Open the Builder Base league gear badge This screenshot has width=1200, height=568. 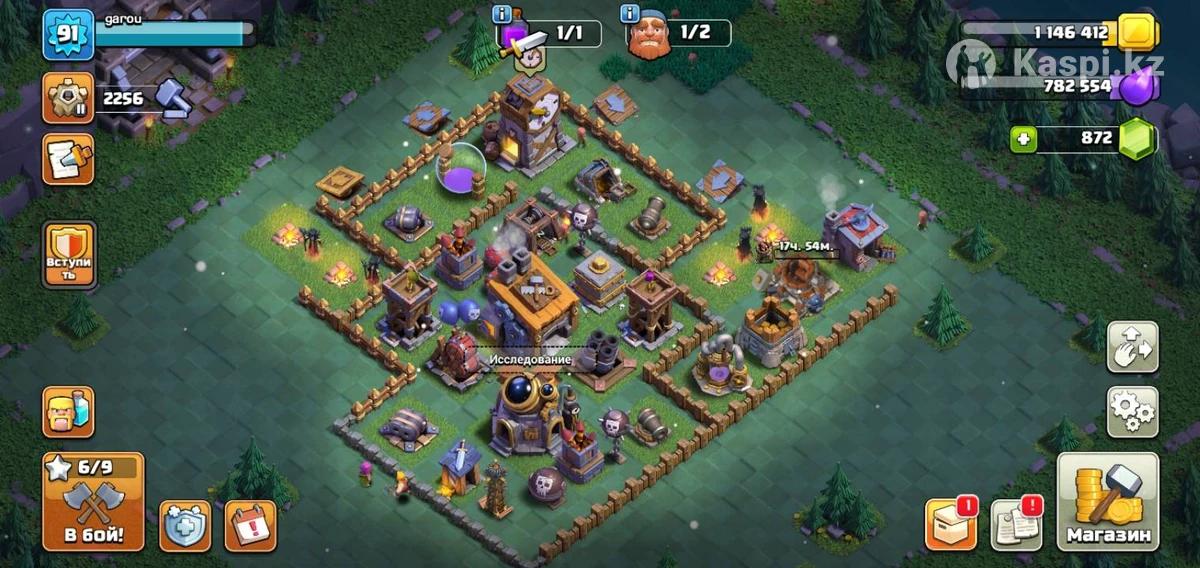68,98
